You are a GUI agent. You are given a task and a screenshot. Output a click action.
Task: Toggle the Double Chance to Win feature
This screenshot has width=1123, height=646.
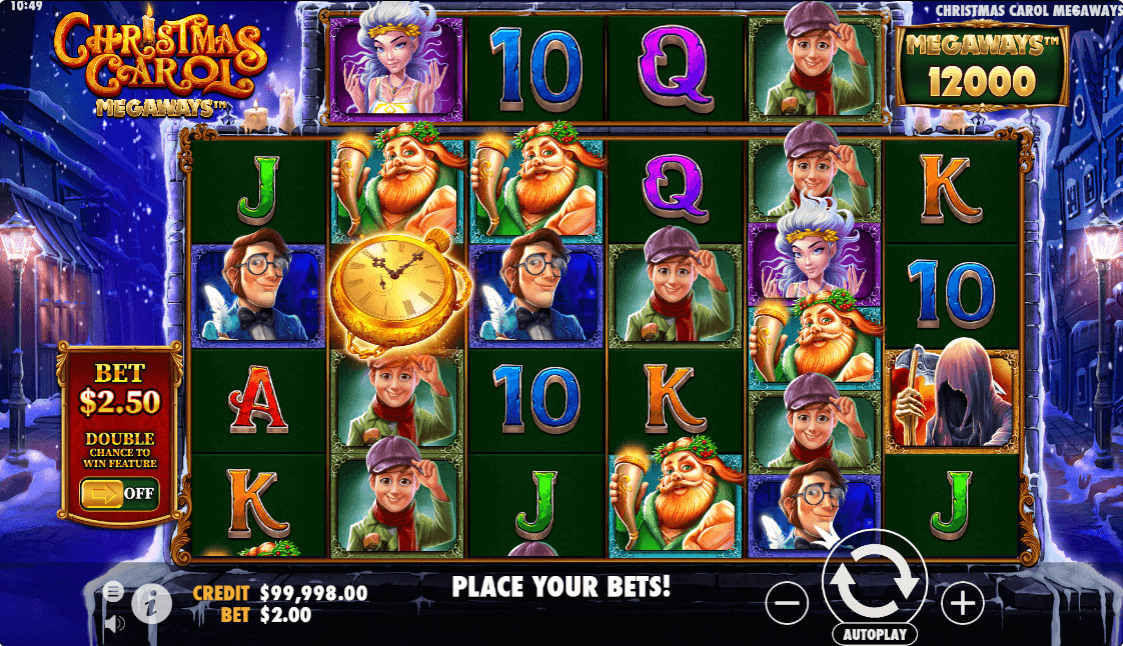tap(120, 493)
